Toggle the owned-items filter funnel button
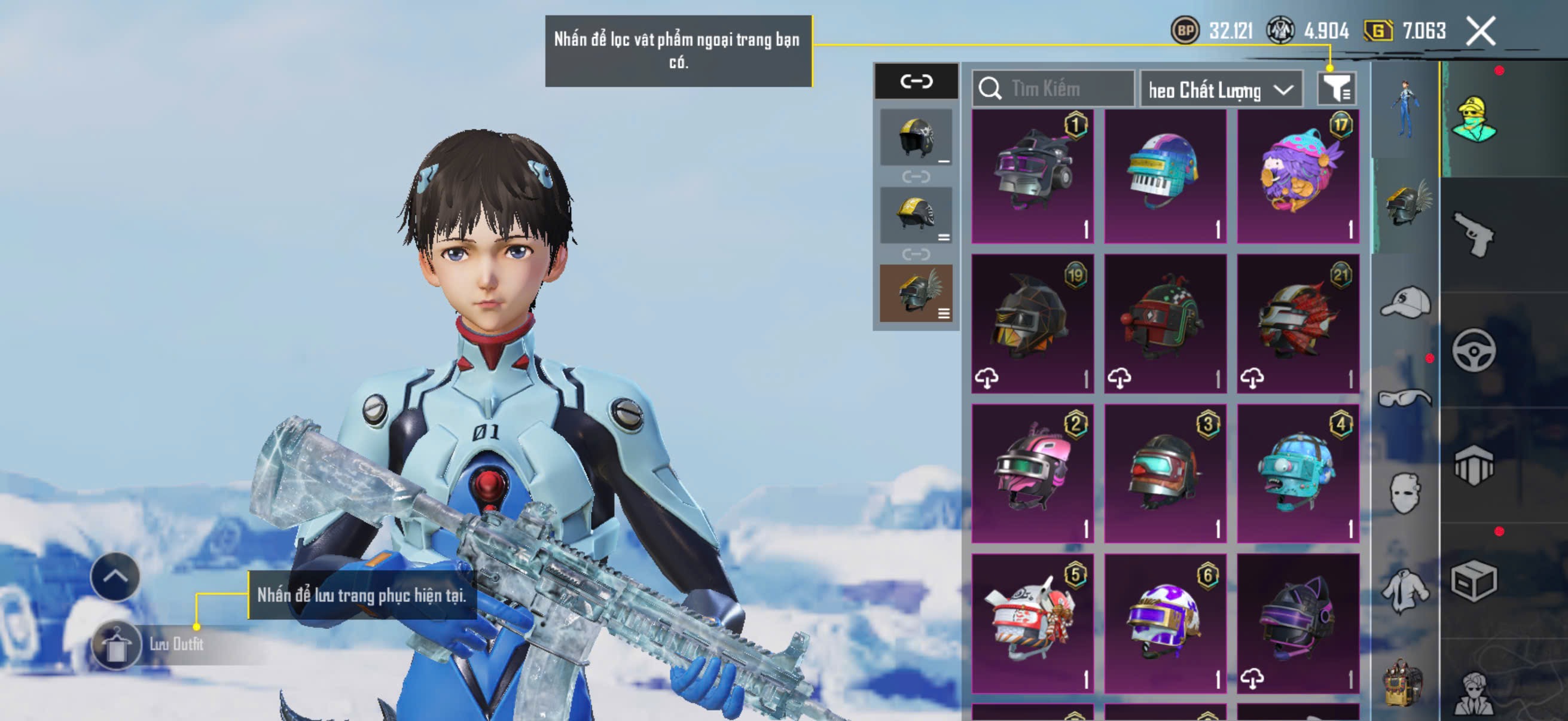The image size is (1568, 721). pyautogui.click(x=1336, y=89)
